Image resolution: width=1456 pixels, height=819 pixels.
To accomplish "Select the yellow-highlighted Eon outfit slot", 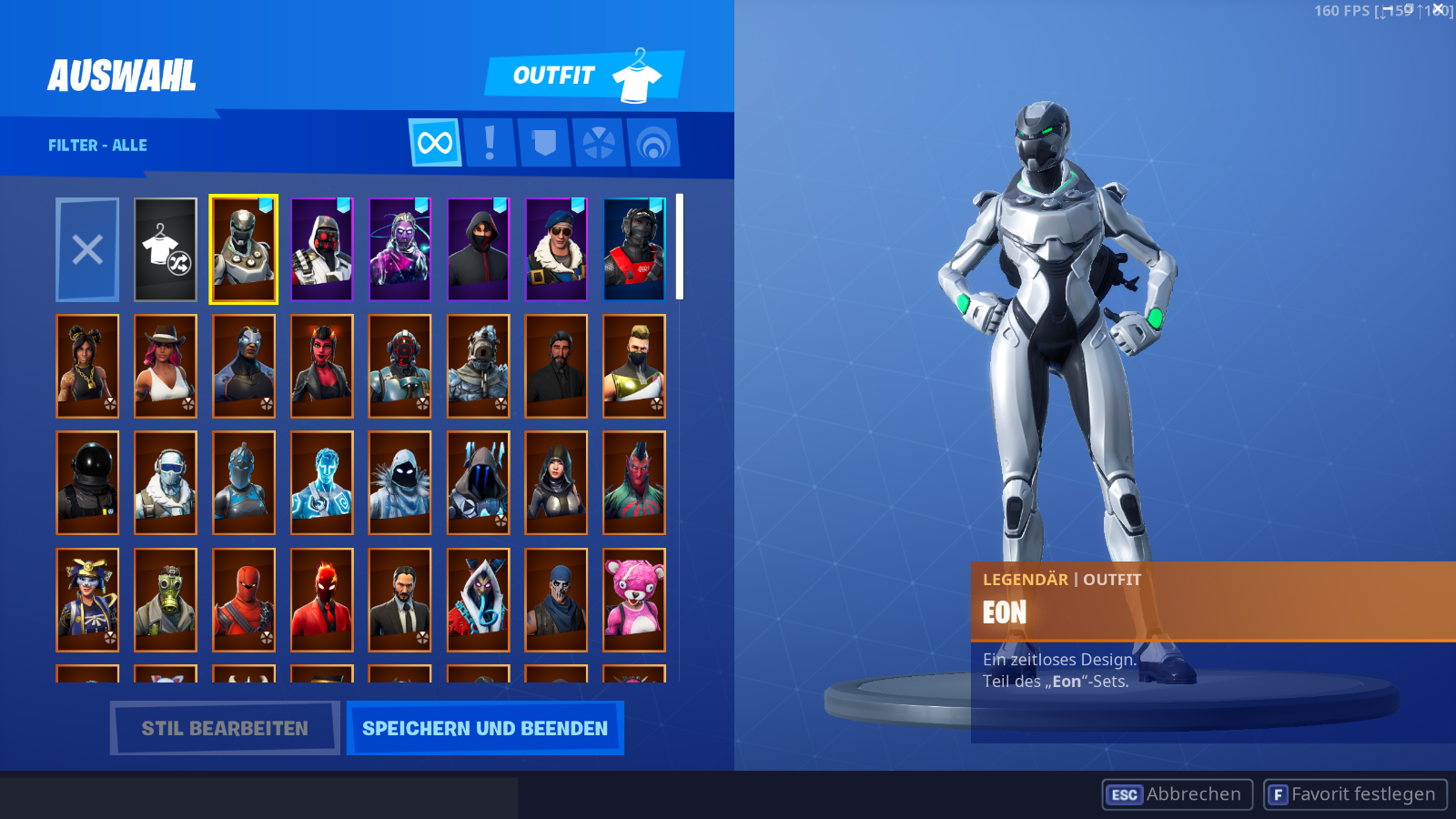I will point(243,248).
